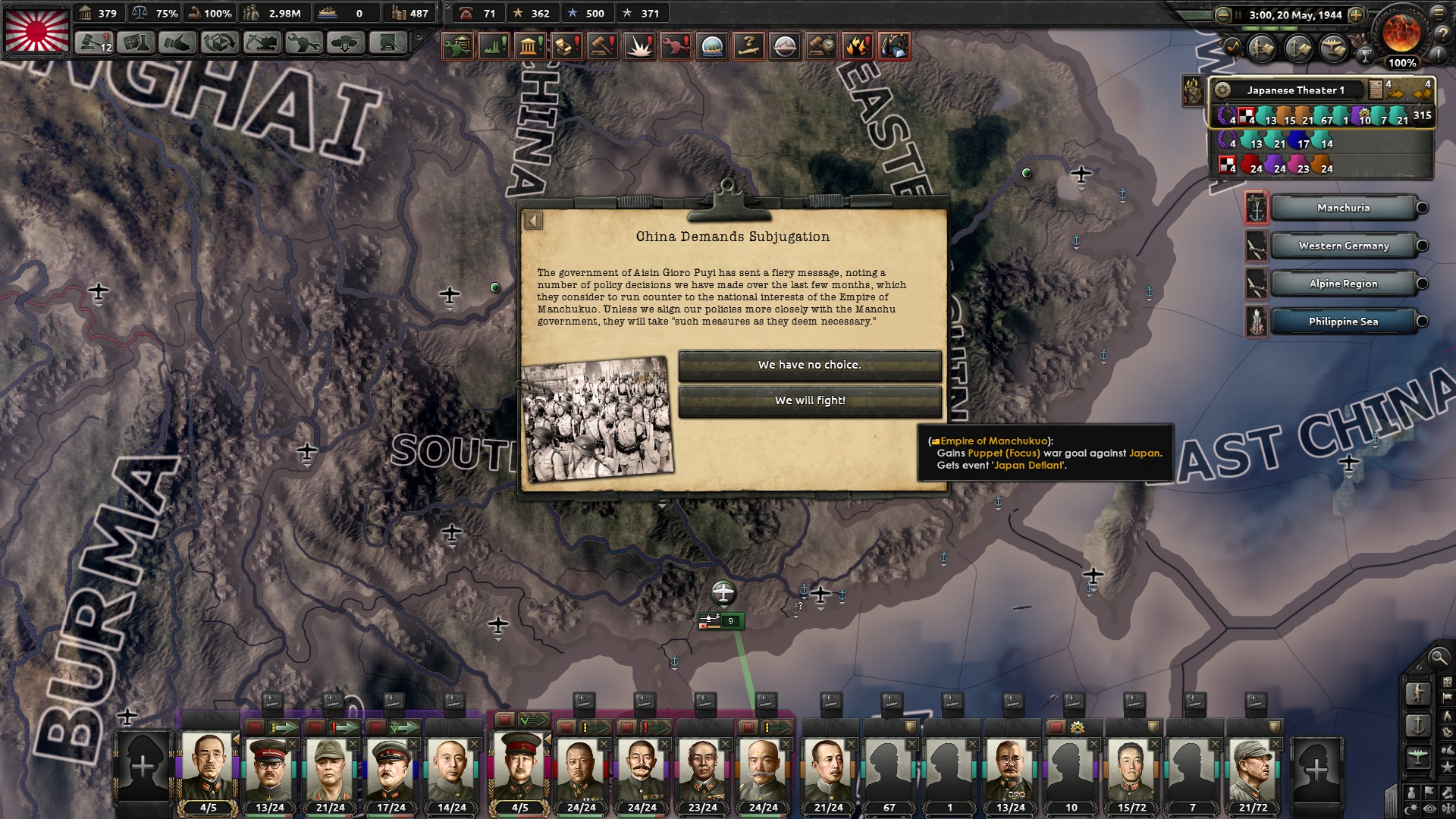Choose the 'We will fight!' option

coord(808,401)
